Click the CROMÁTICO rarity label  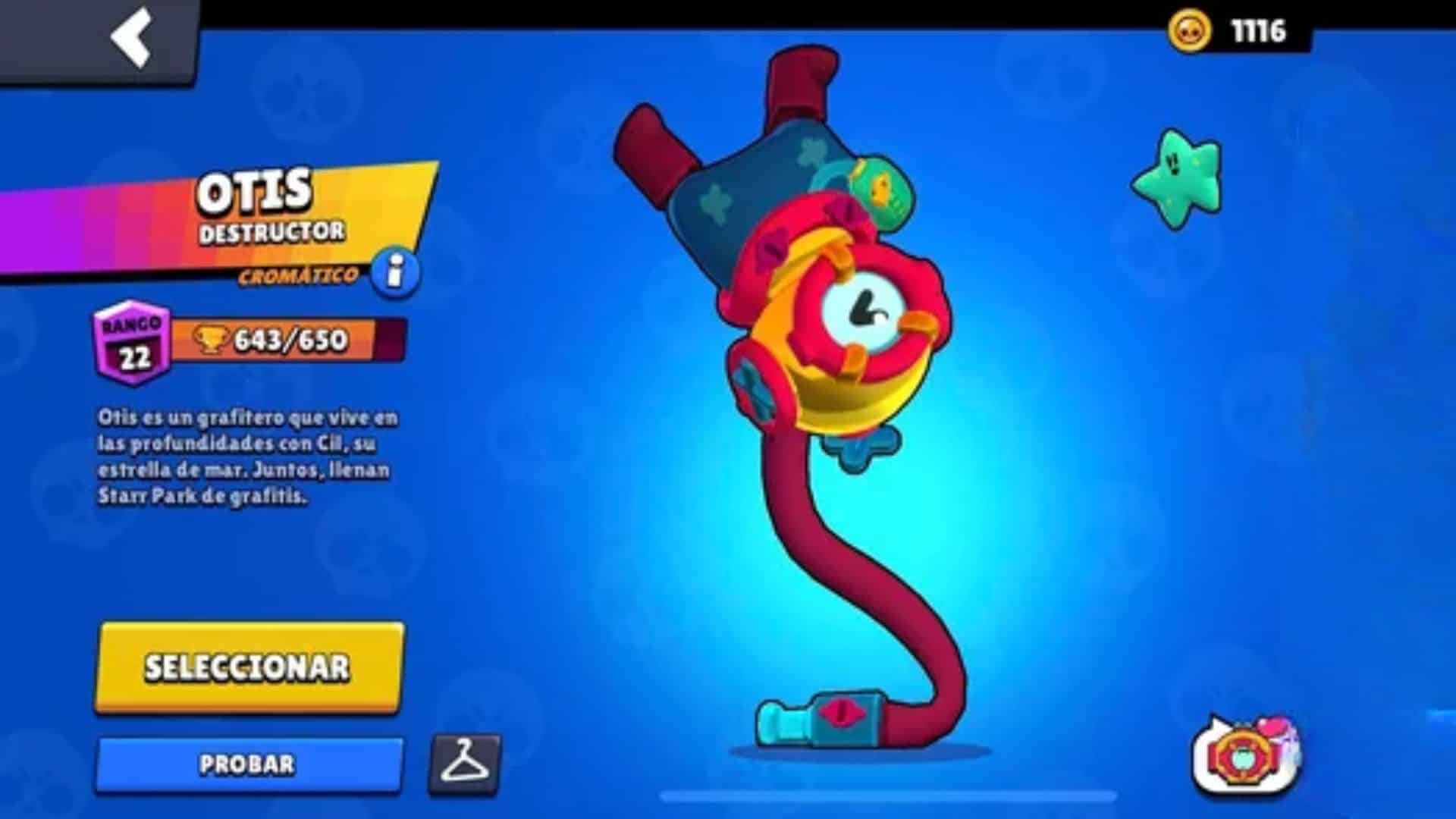point(298,275)
